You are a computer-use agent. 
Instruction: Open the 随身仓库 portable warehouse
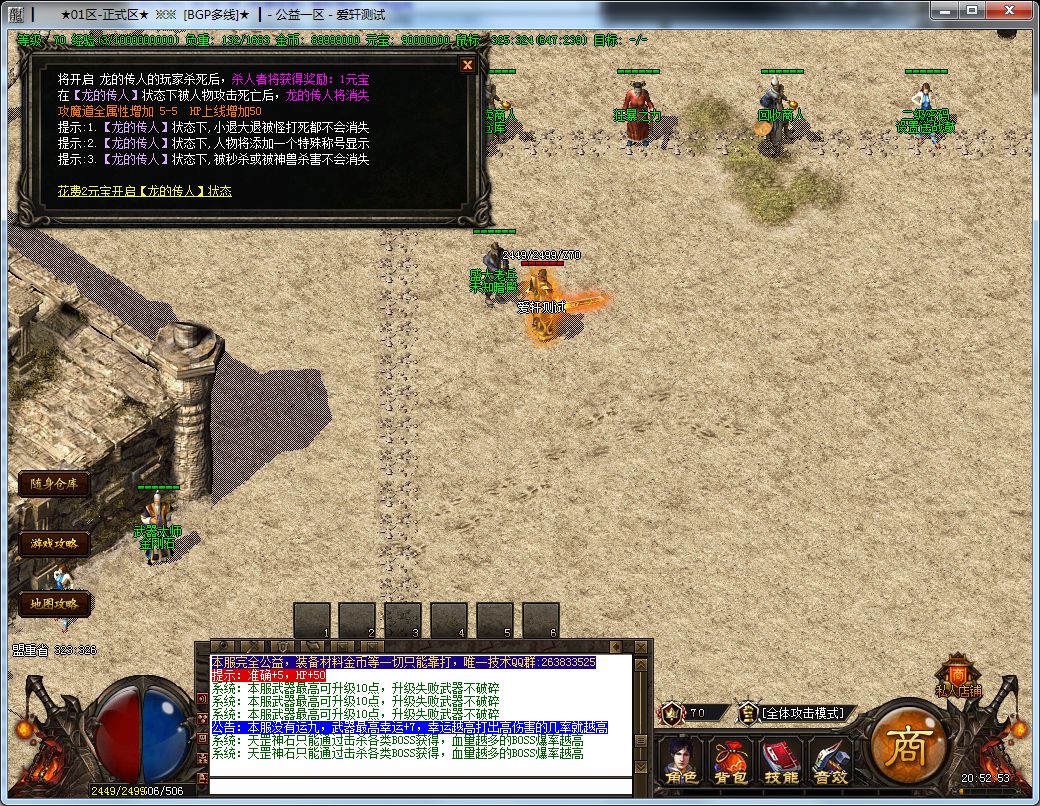(54, 484)
